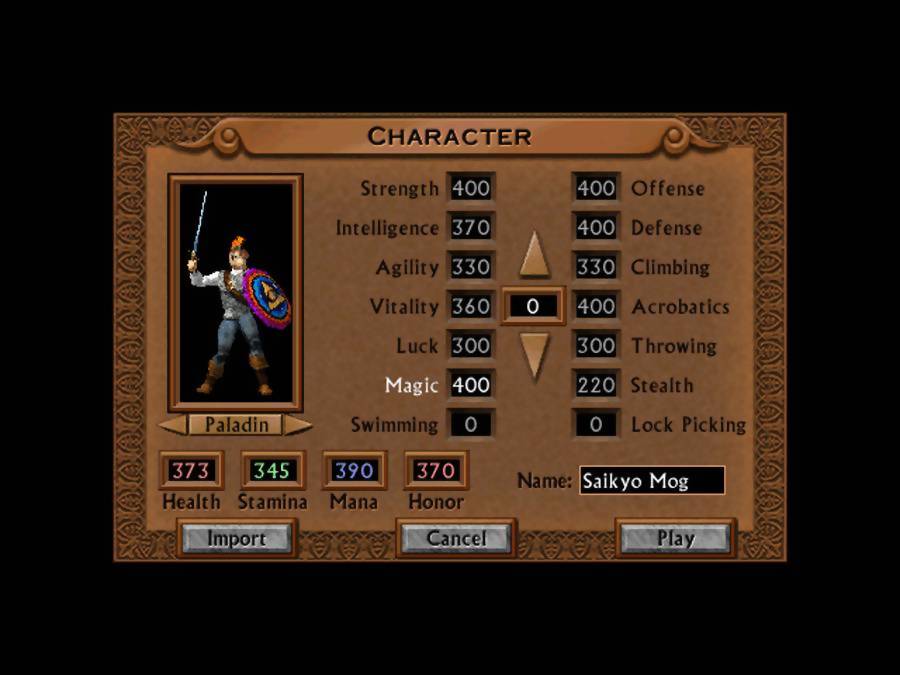Select the Luck attribute
The image size is (900, 675).
click(417, 346)
